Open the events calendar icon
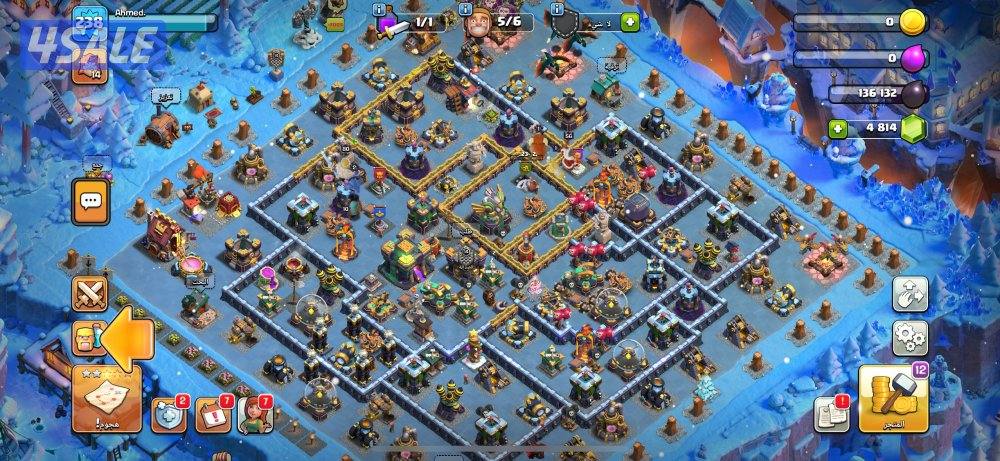The height and width of the screenshot is (461, 1000). [x=212, y=415]
